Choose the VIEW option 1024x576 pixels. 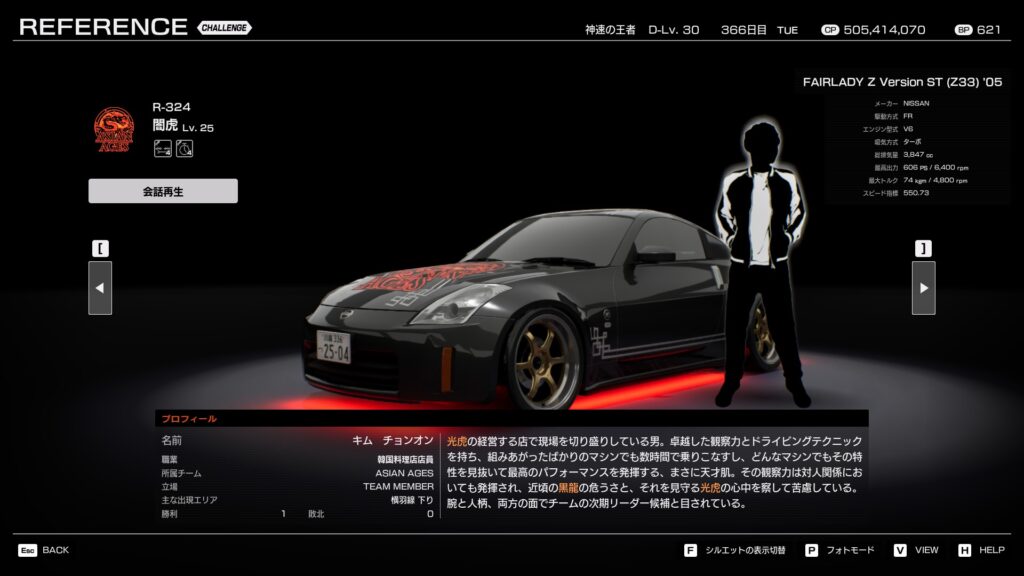pyautogui.click(x=916, y=550)
